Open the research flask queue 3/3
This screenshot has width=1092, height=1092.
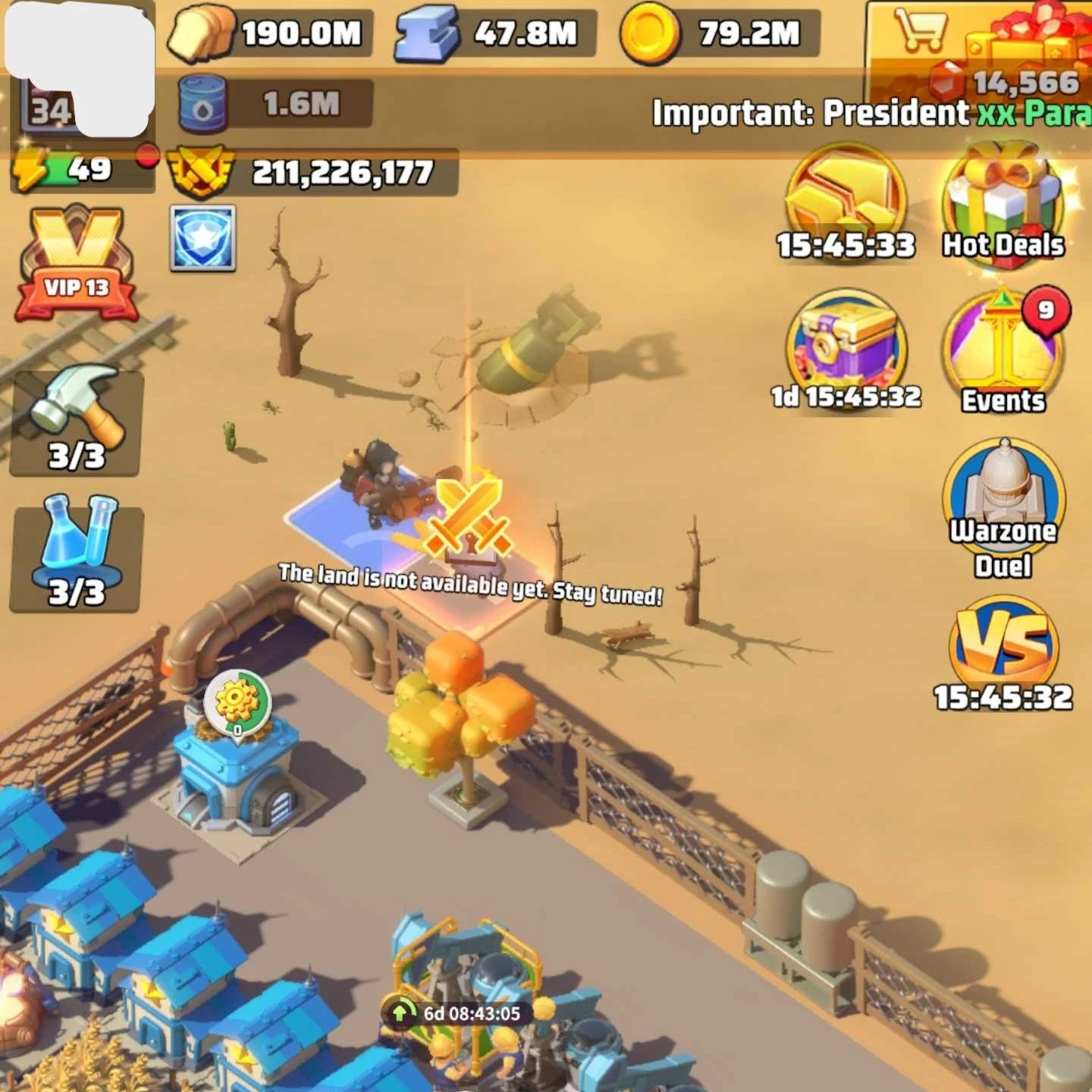[x=76, y=557]
